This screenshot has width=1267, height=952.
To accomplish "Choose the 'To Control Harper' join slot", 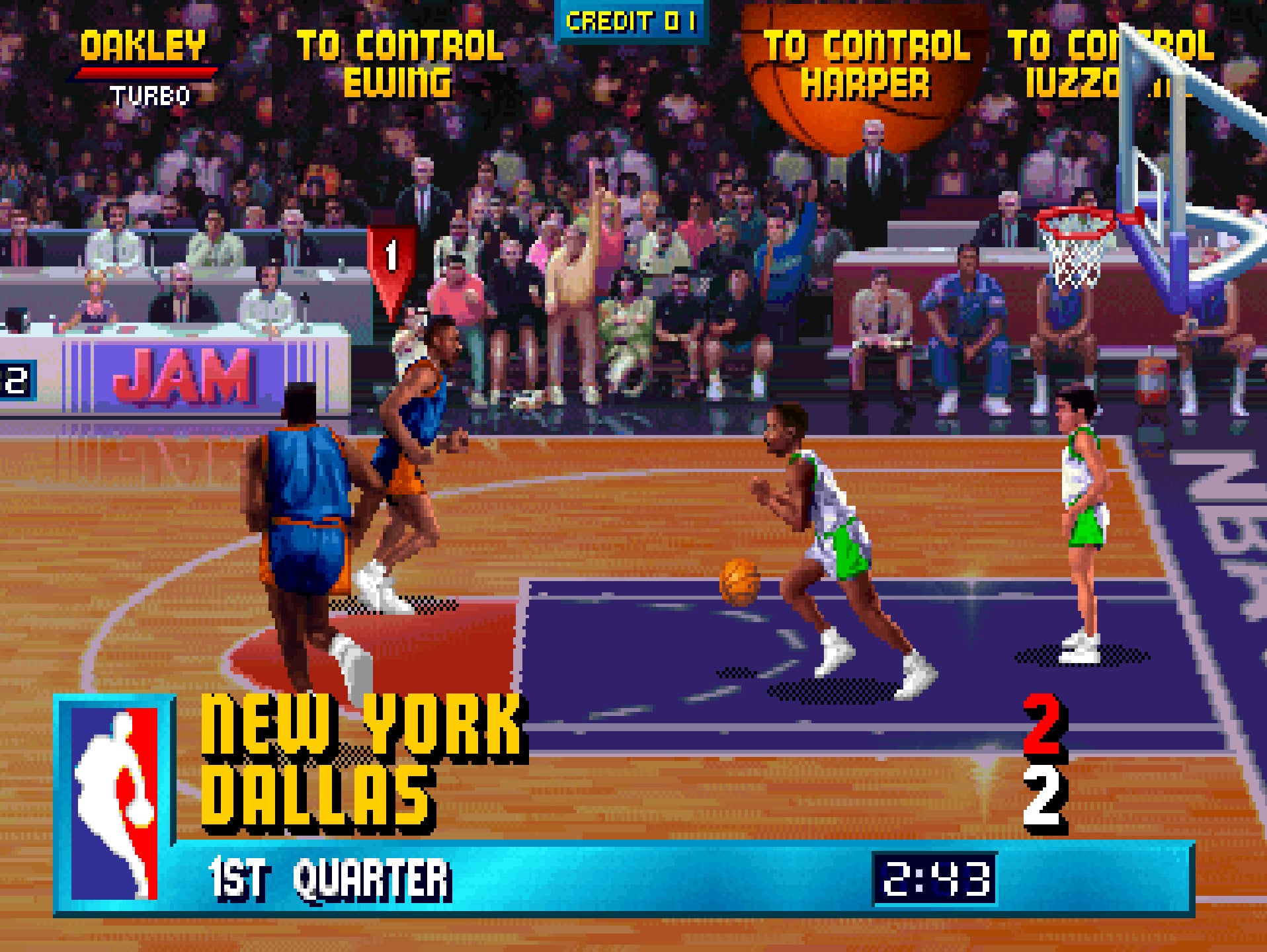I will click(866, 65).
